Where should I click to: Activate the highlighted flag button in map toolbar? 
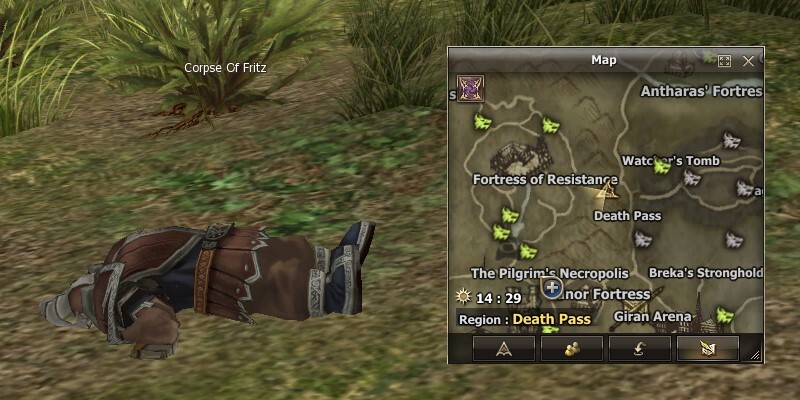coord(707,348)
